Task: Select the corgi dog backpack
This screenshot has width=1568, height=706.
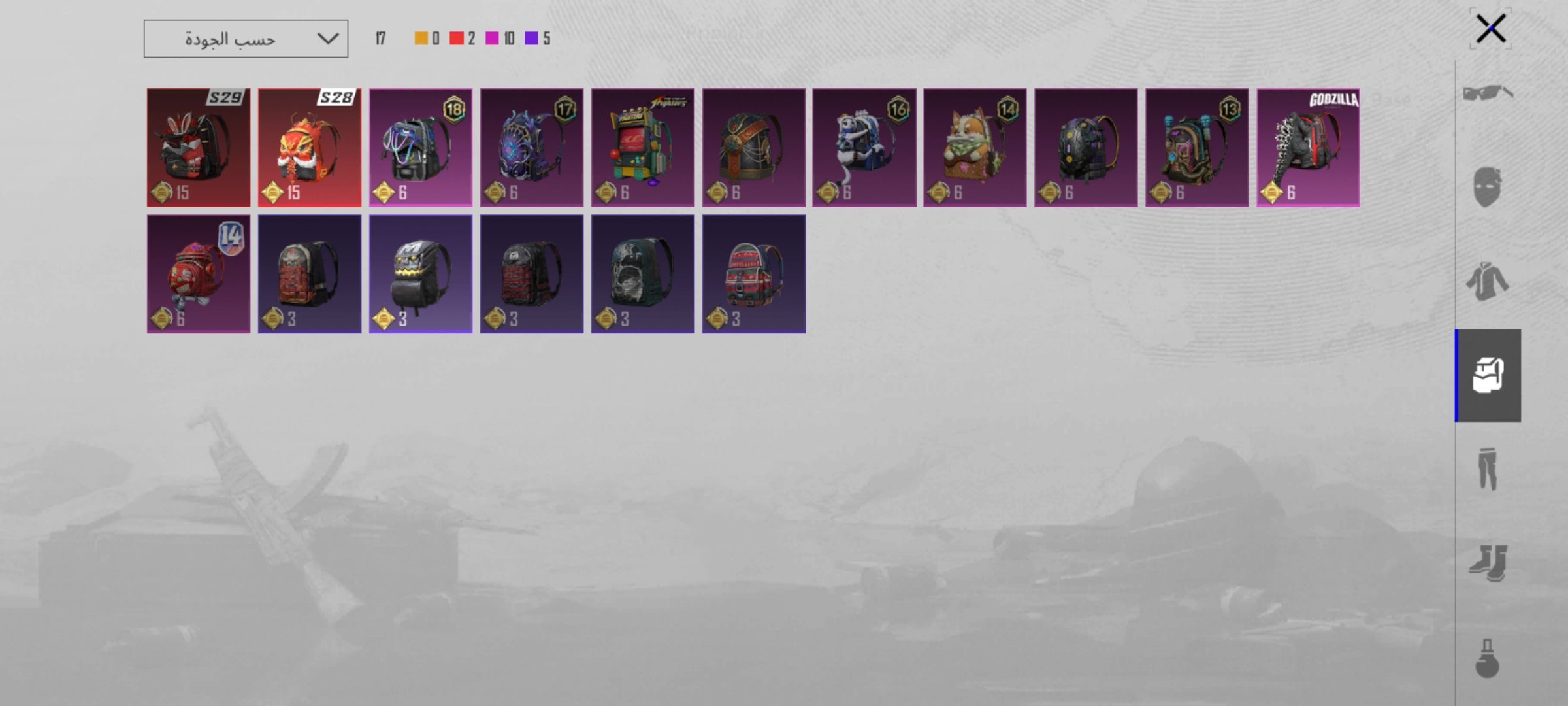Action: 975,148
